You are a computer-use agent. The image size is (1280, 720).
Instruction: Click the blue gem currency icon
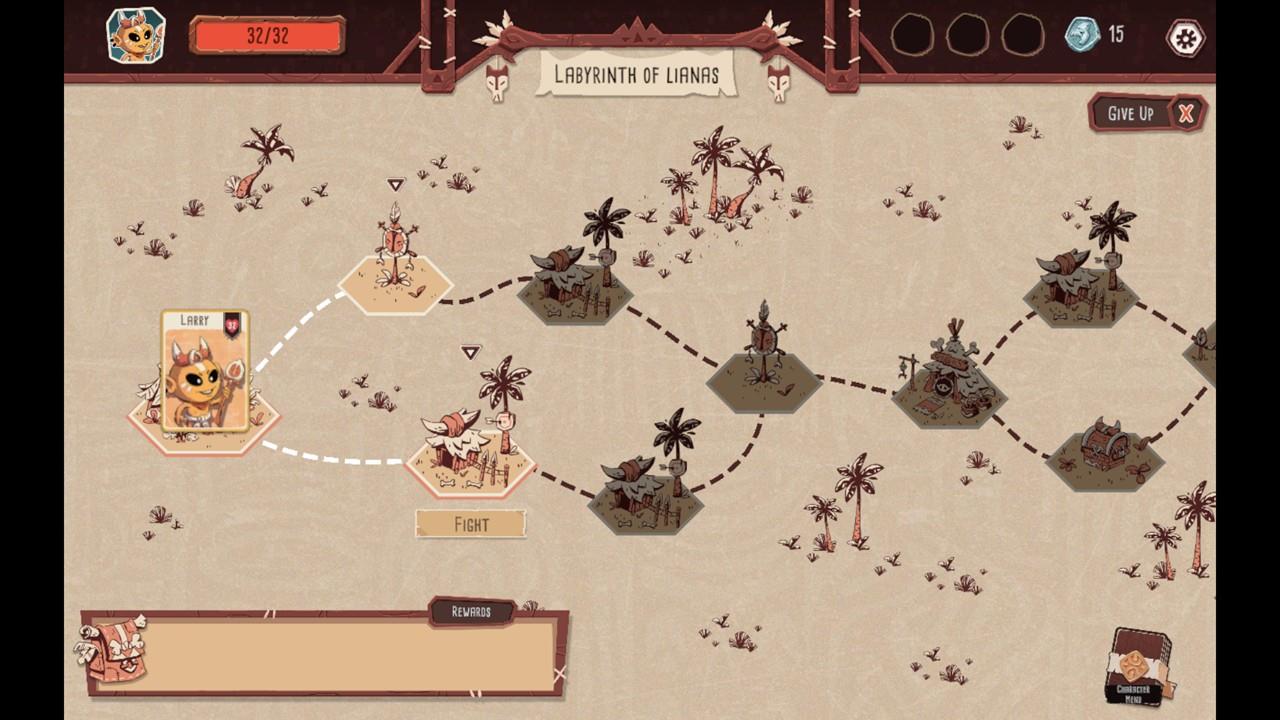(1082, 35)
